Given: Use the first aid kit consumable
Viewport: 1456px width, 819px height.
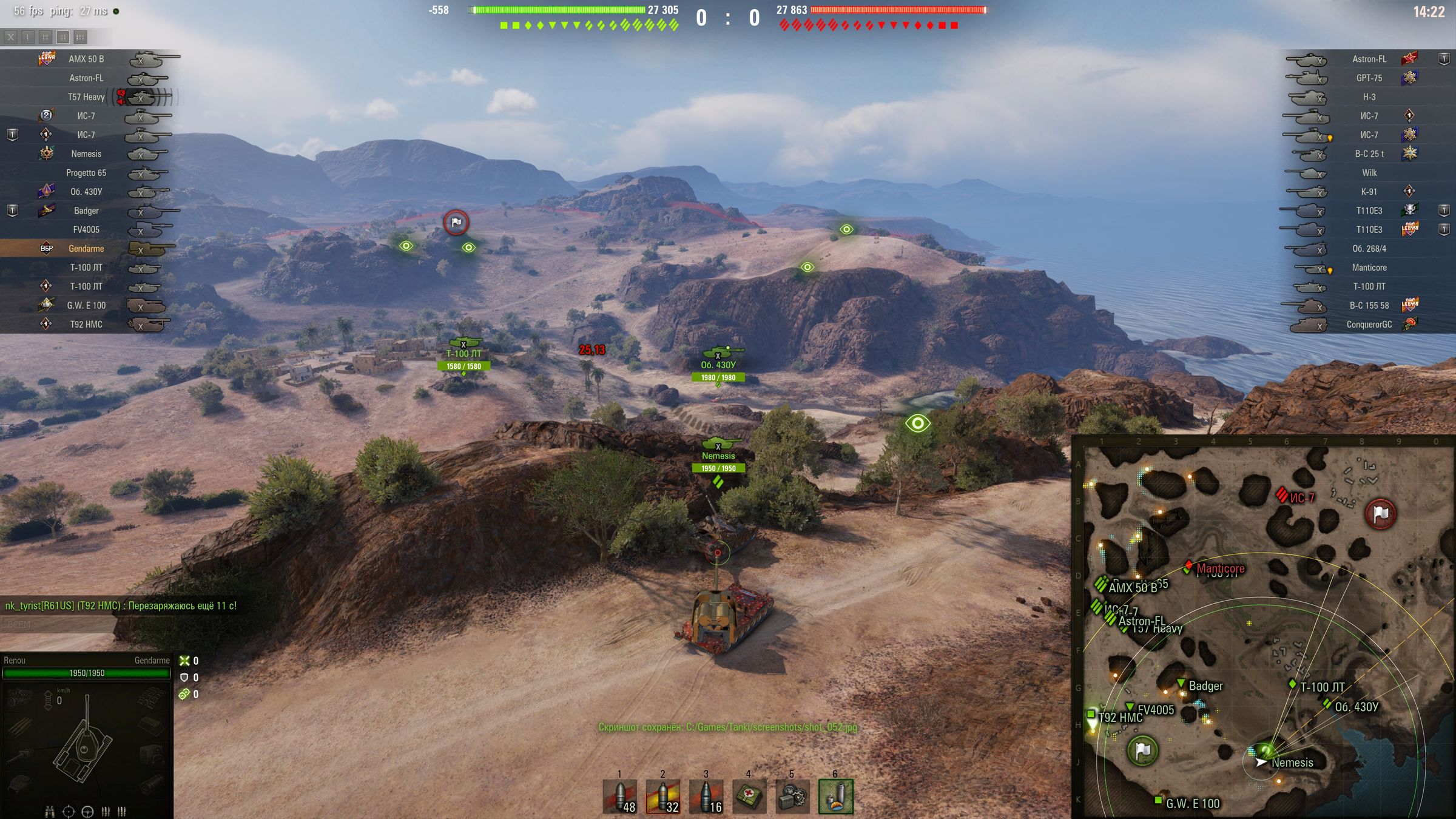Looking at the screenshot, I should [x=749, y=797].
